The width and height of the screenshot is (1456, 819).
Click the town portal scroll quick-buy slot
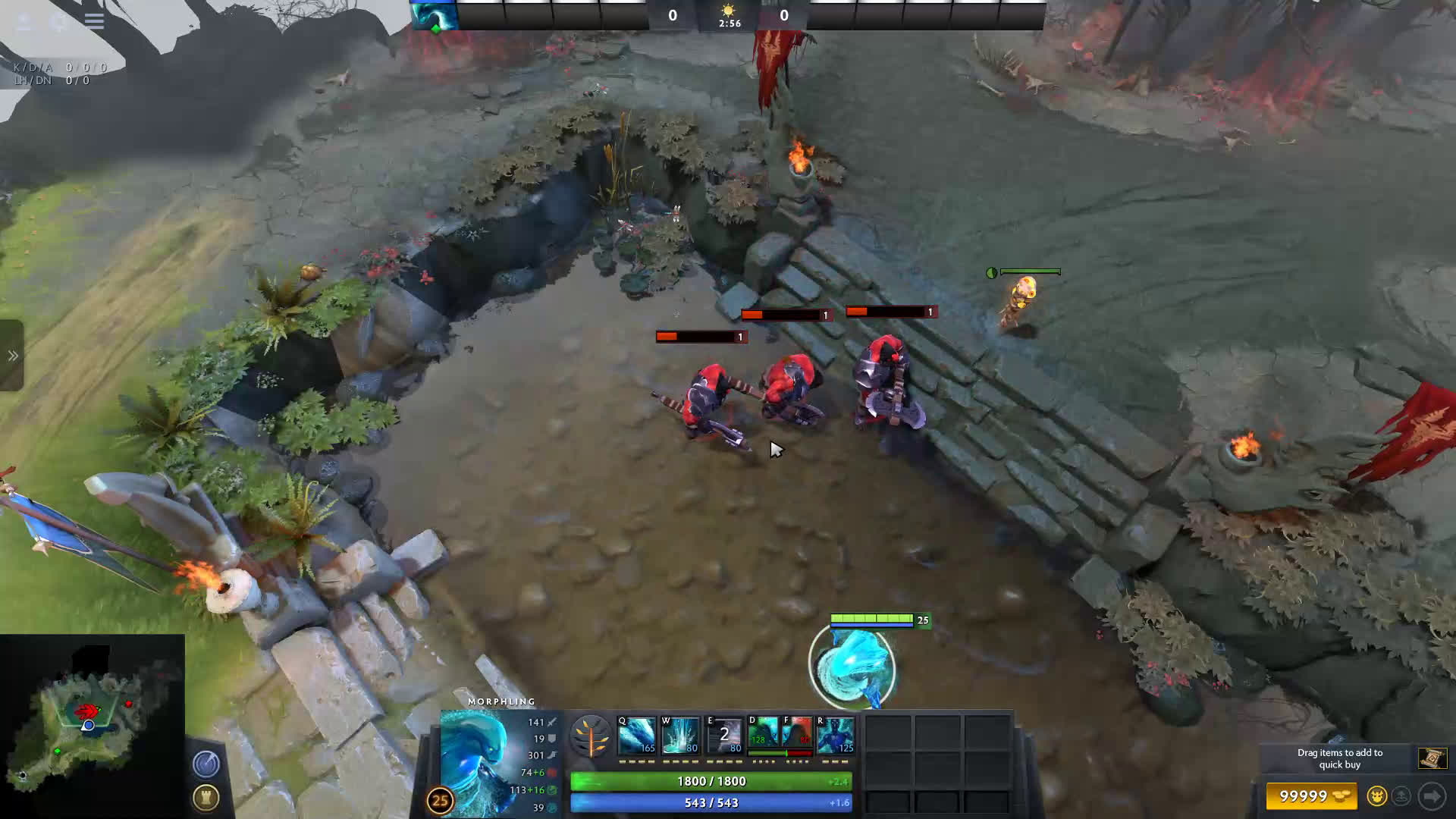1432,758
